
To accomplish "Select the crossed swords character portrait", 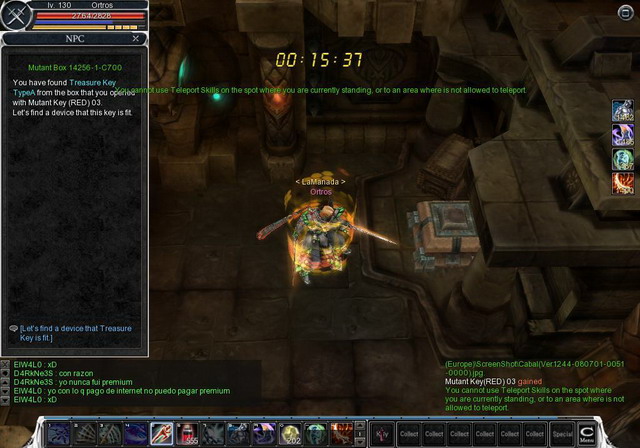I will pos(15,15).
